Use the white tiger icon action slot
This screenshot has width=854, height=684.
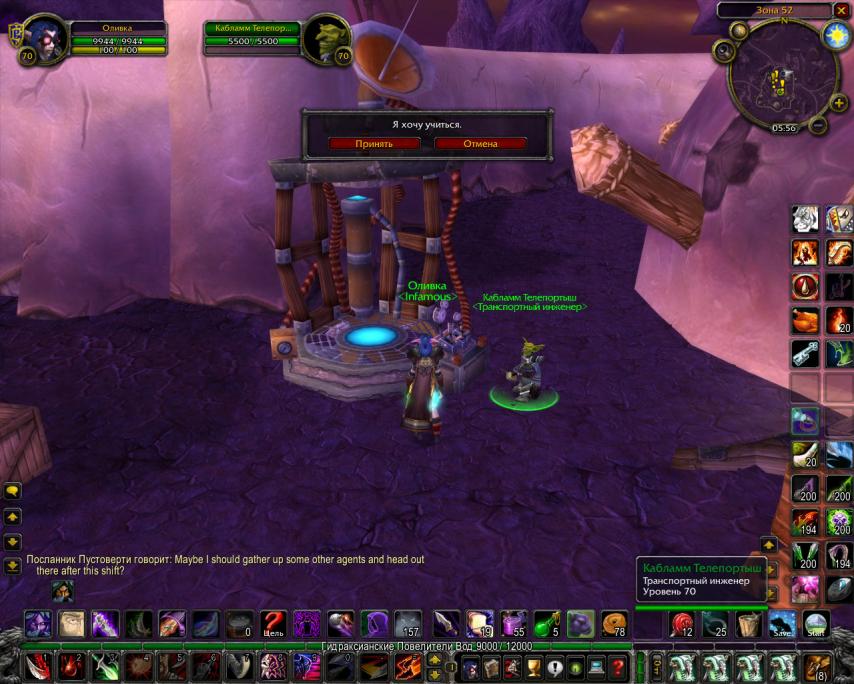806,218
